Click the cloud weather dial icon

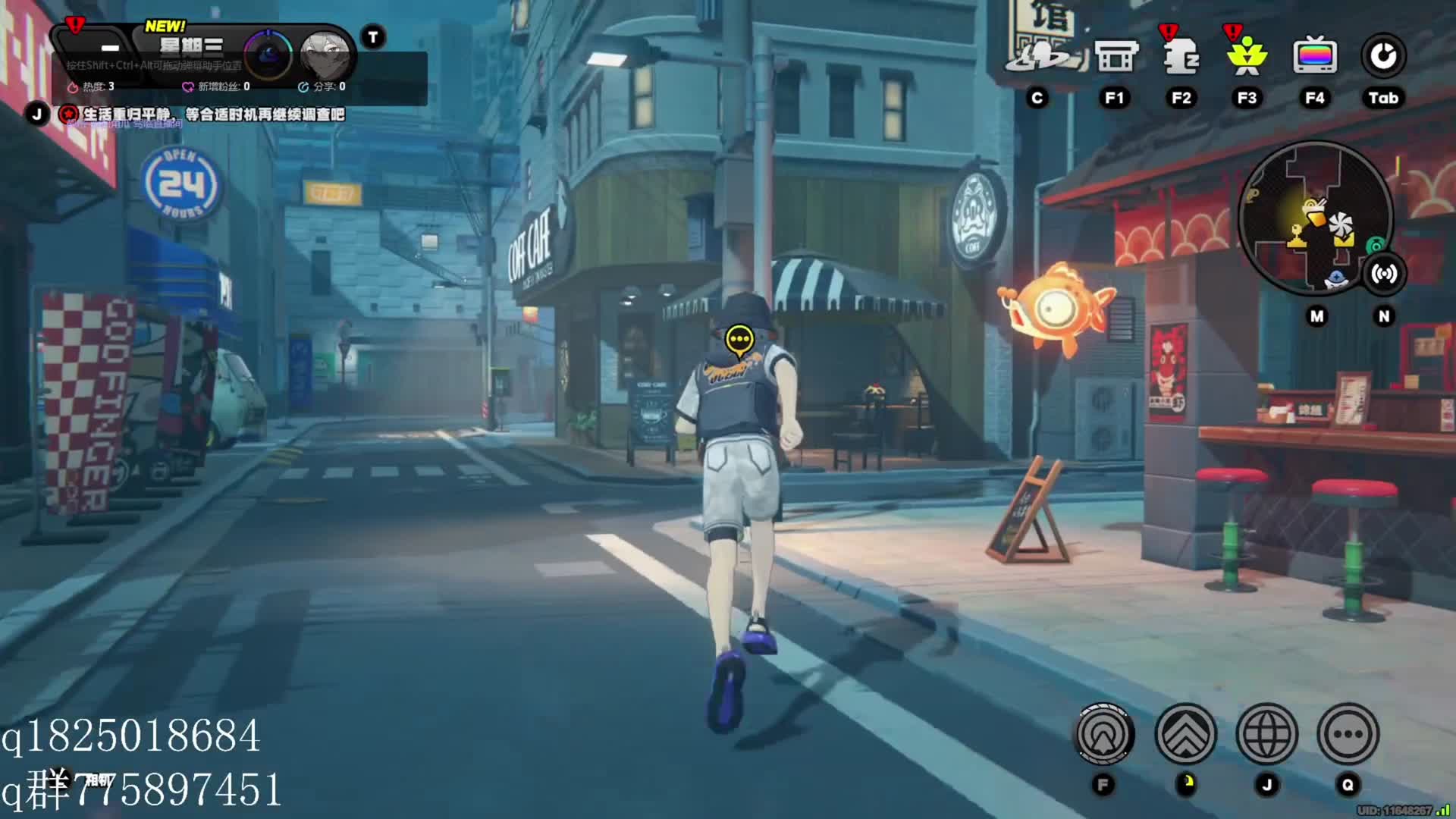pyautogui.click(x=268, y=55)
